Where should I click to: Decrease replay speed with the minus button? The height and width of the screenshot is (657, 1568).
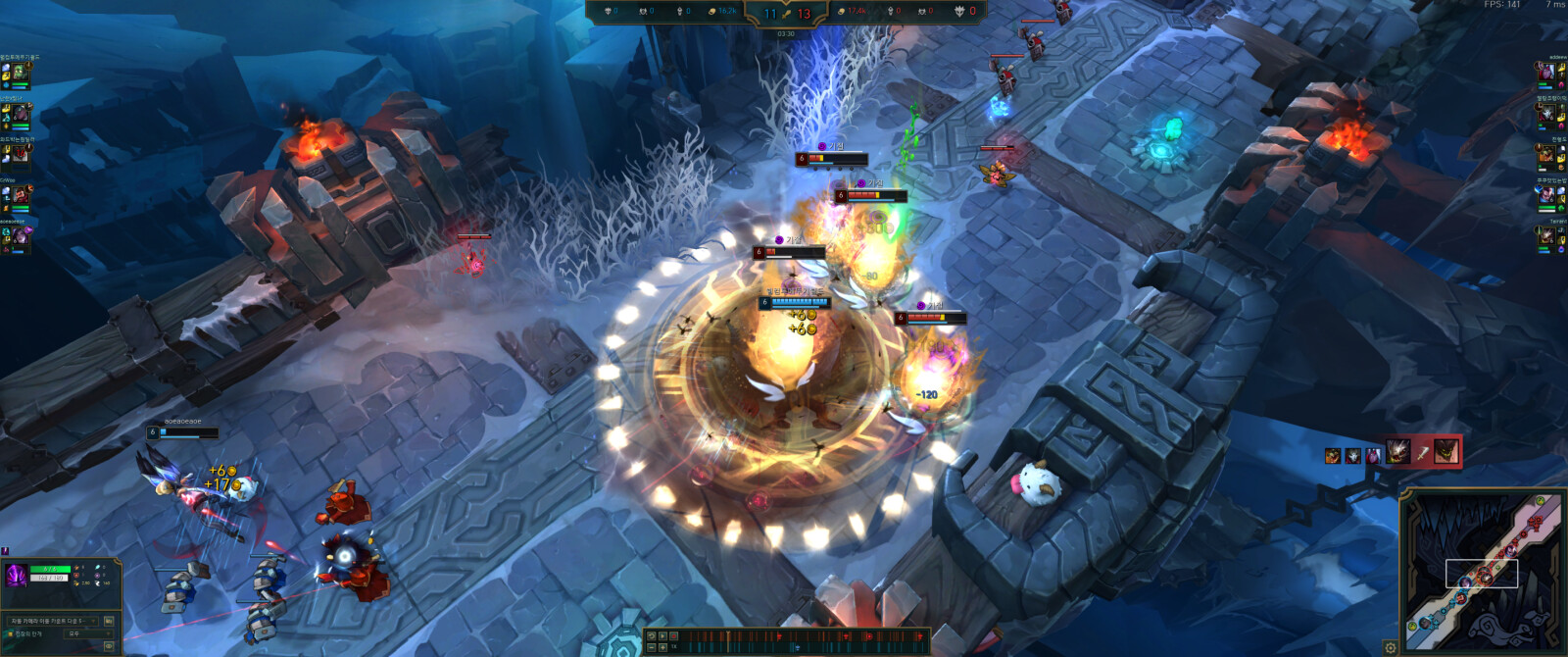coord(652,647)
